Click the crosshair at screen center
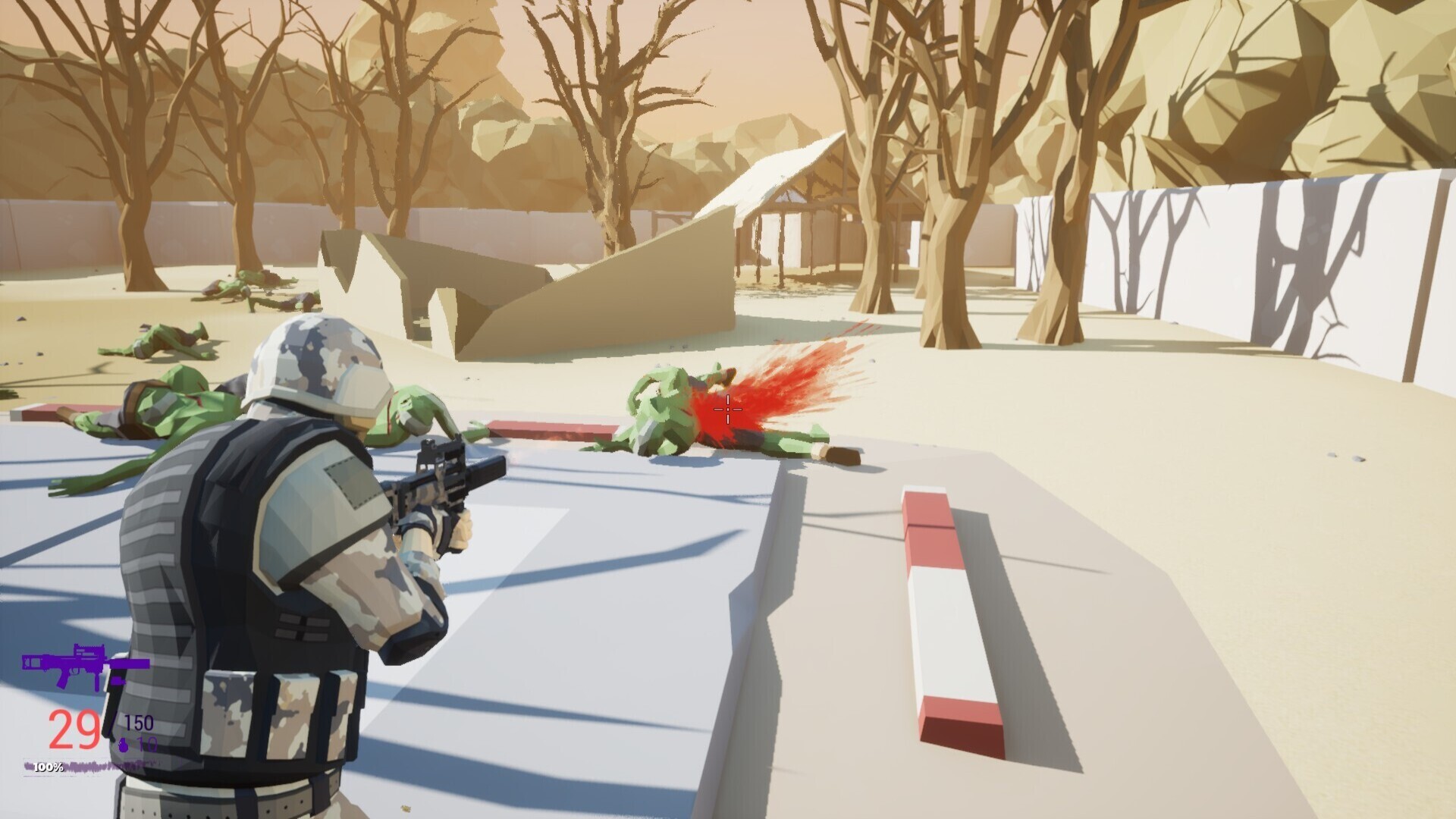 click(x=727, y=409)
